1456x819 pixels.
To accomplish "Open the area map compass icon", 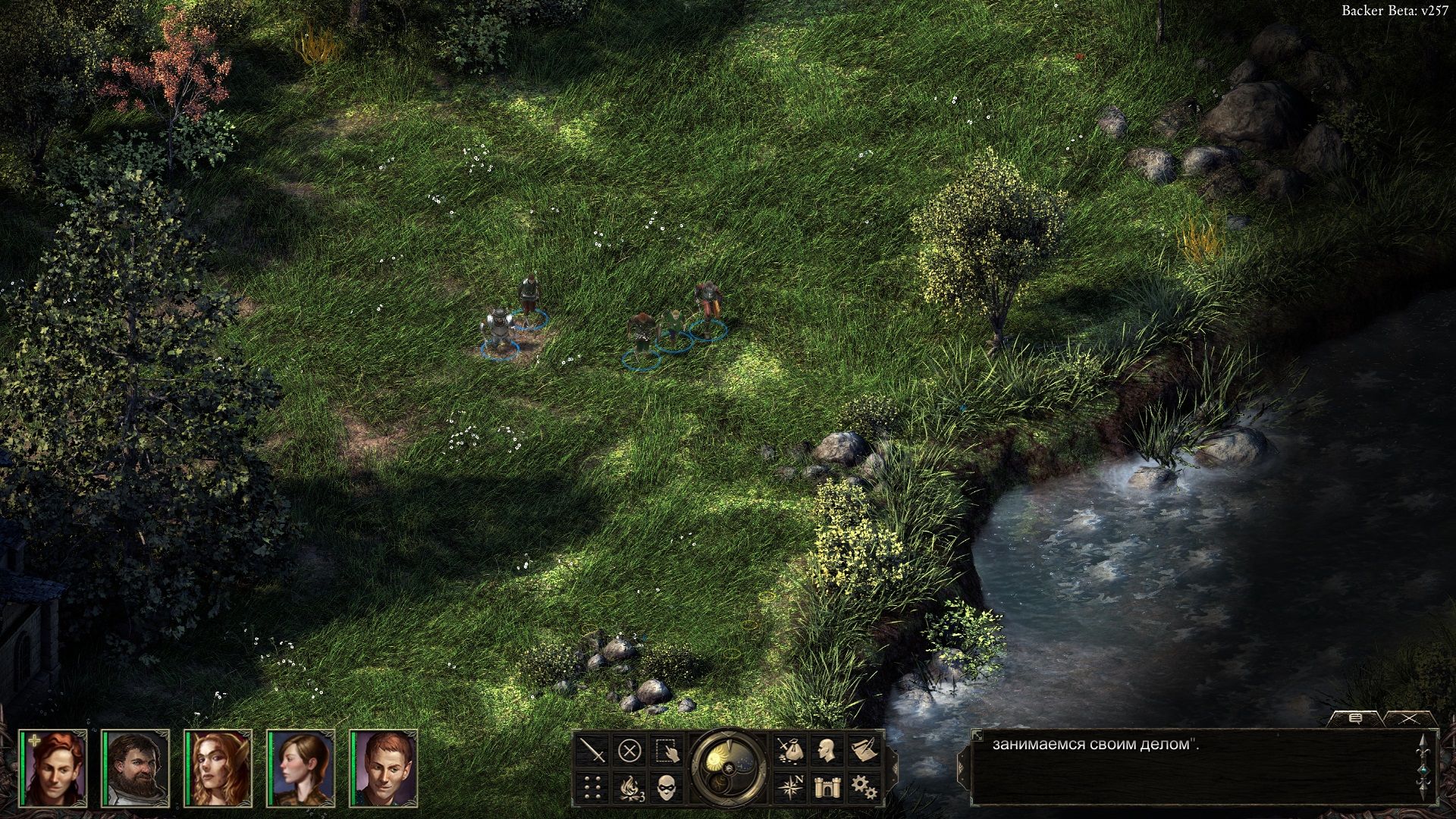I will pos(789,786).
